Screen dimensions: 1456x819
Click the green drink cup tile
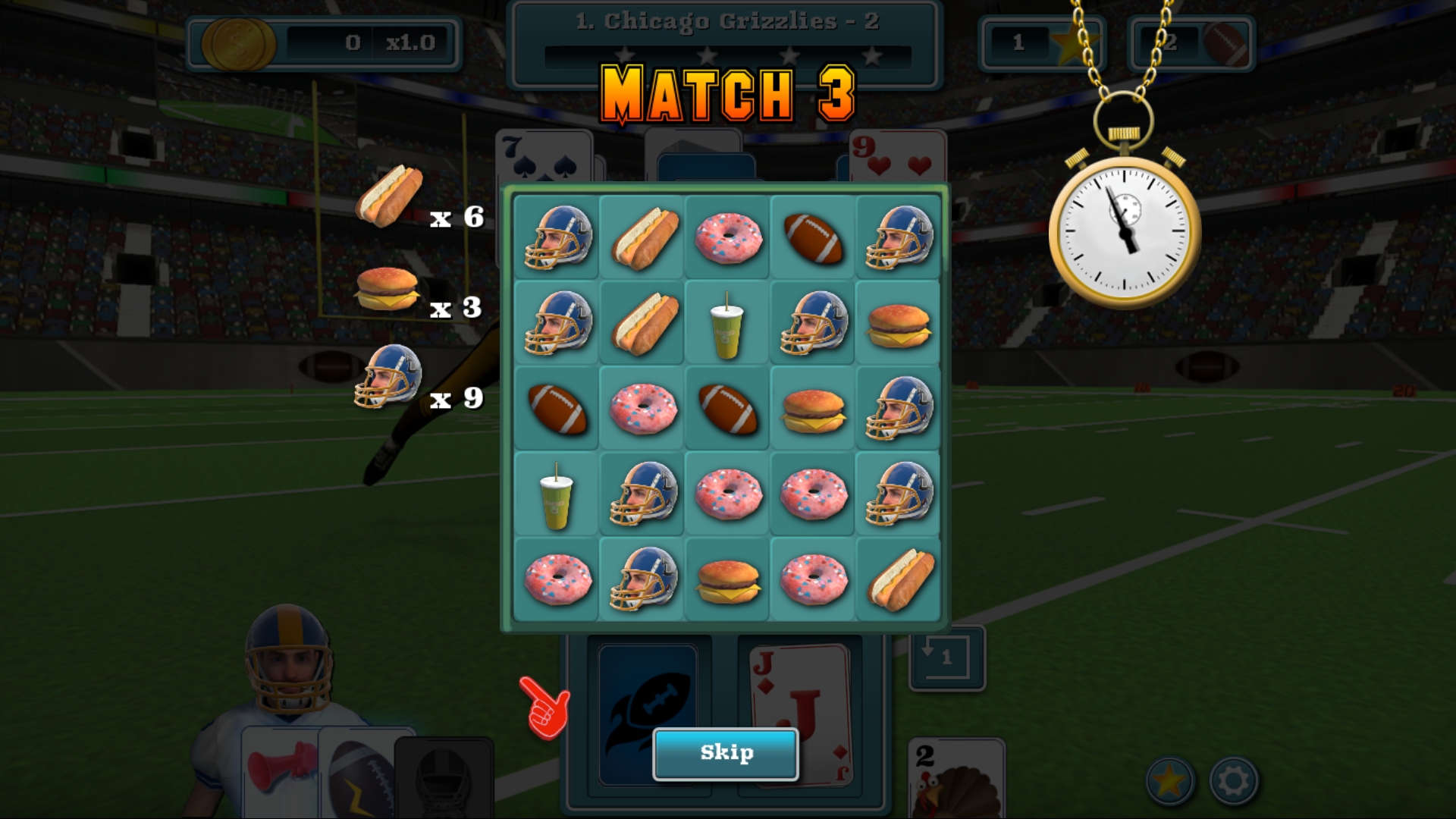[726, 325]
